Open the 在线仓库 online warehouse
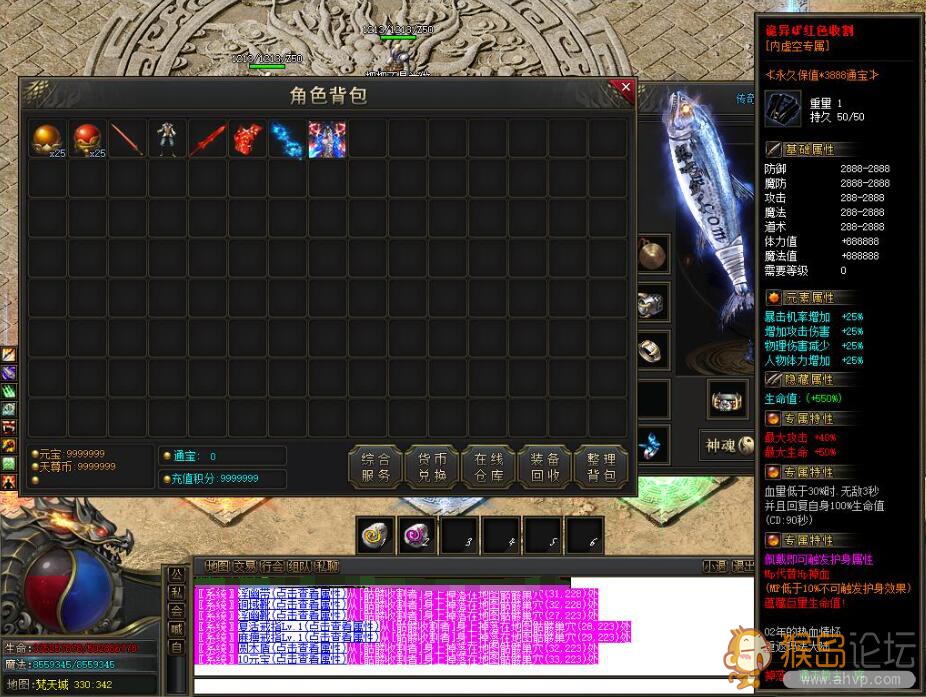Screen dimensions: 926x697 (489, 467)
